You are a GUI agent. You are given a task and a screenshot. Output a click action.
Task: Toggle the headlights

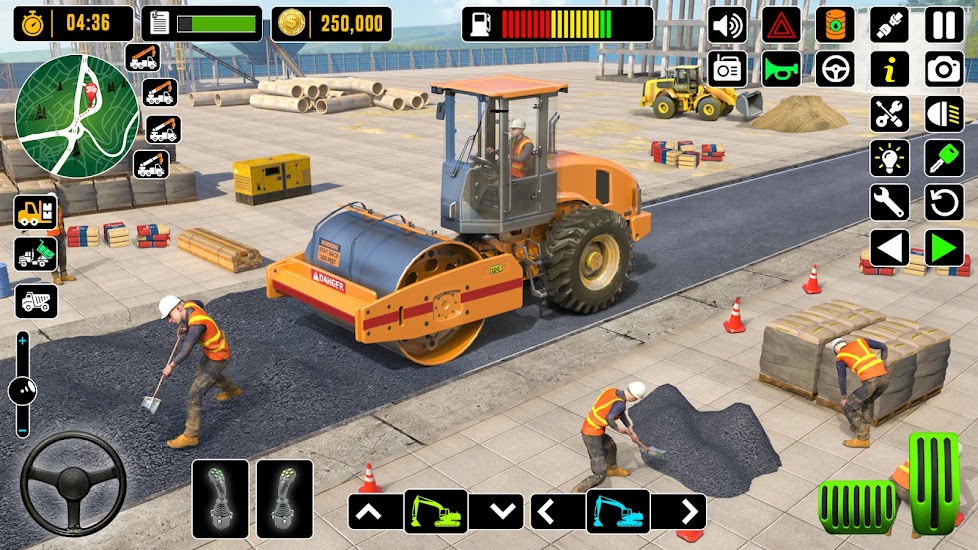944,113
